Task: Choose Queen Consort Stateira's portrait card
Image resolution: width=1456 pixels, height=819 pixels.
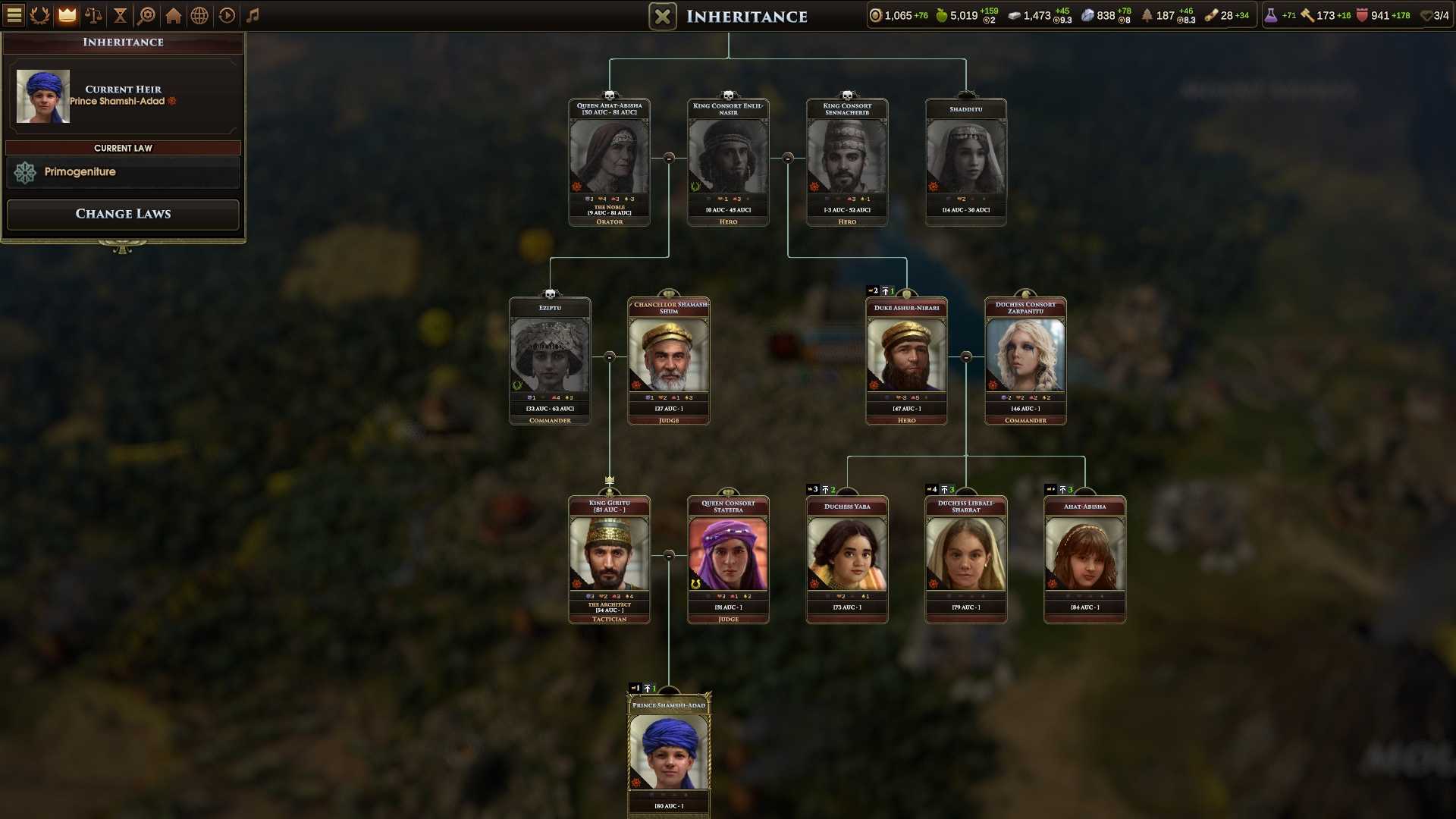Action: [728, 554]
